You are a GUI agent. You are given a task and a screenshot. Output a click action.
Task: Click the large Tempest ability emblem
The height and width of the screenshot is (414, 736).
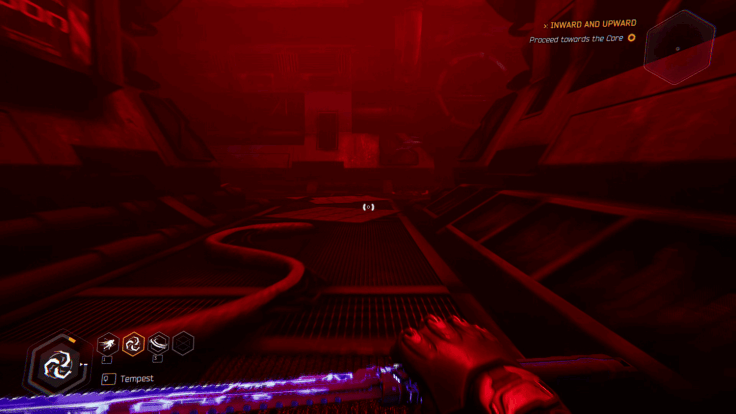(57, 363)
